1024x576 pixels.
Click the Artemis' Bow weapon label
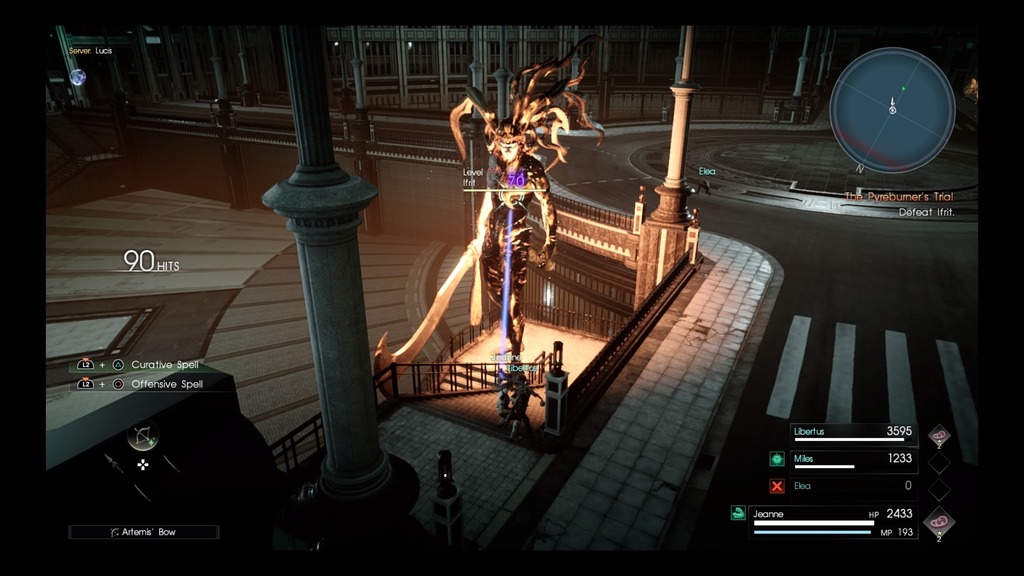point(143,532)
